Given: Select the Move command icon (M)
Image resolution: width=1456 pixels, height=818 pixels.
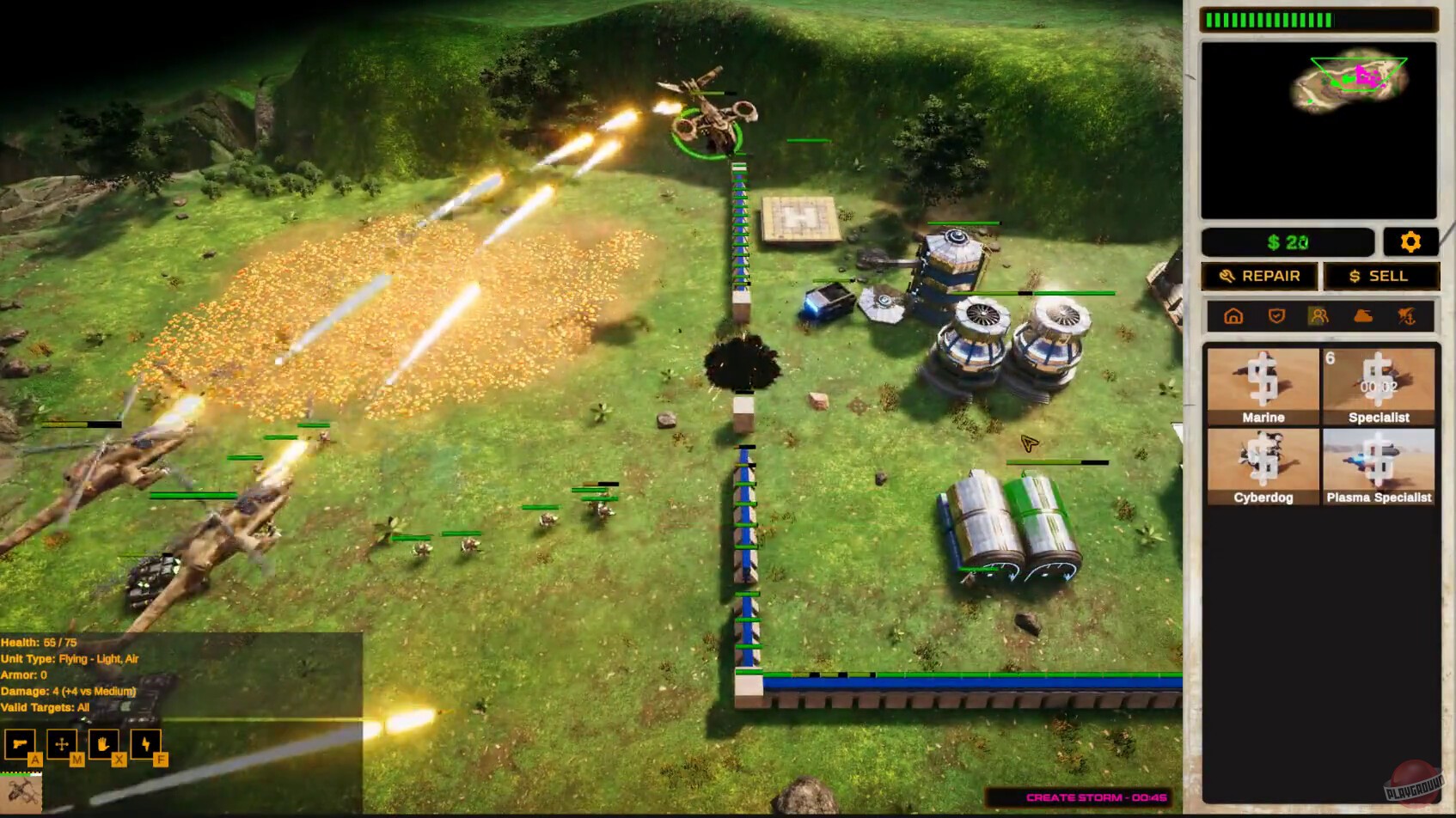Looking at the screenshot, I should 61,744.
